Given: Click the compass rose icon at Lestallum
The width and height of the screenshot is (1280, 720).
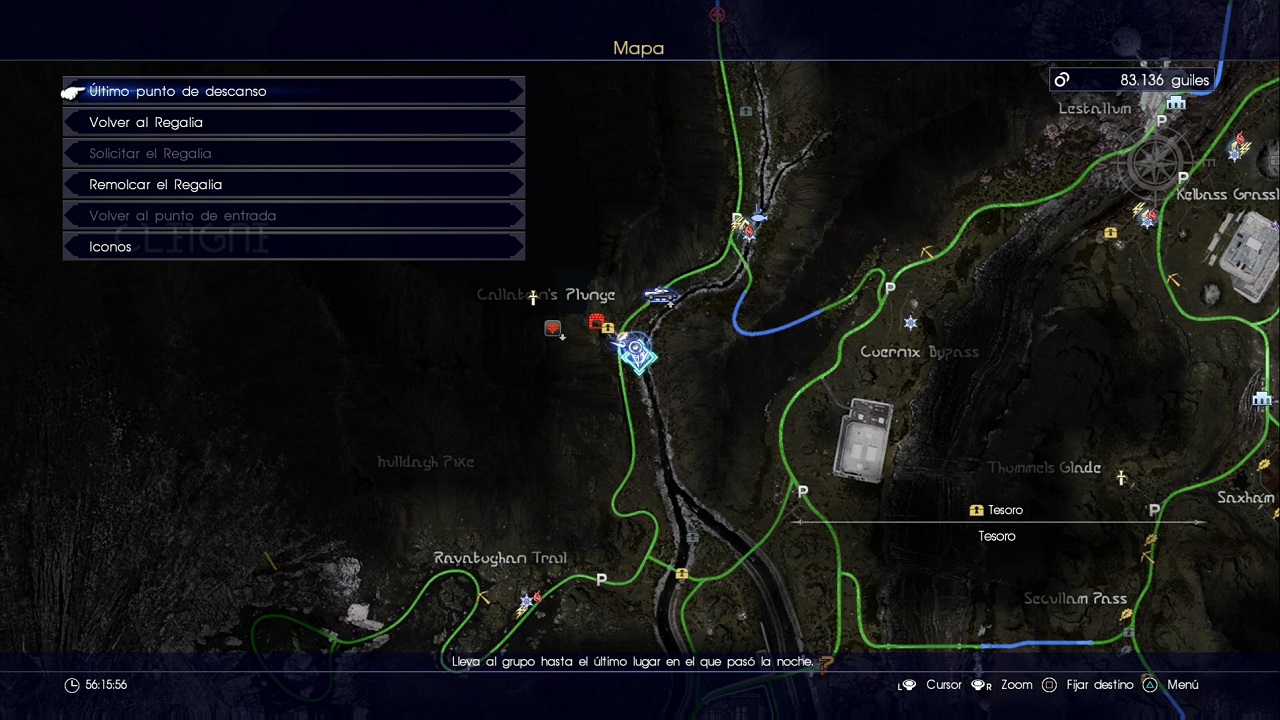Looking at the screenshot, I should pyautogui.click(x=1157, y=163).
